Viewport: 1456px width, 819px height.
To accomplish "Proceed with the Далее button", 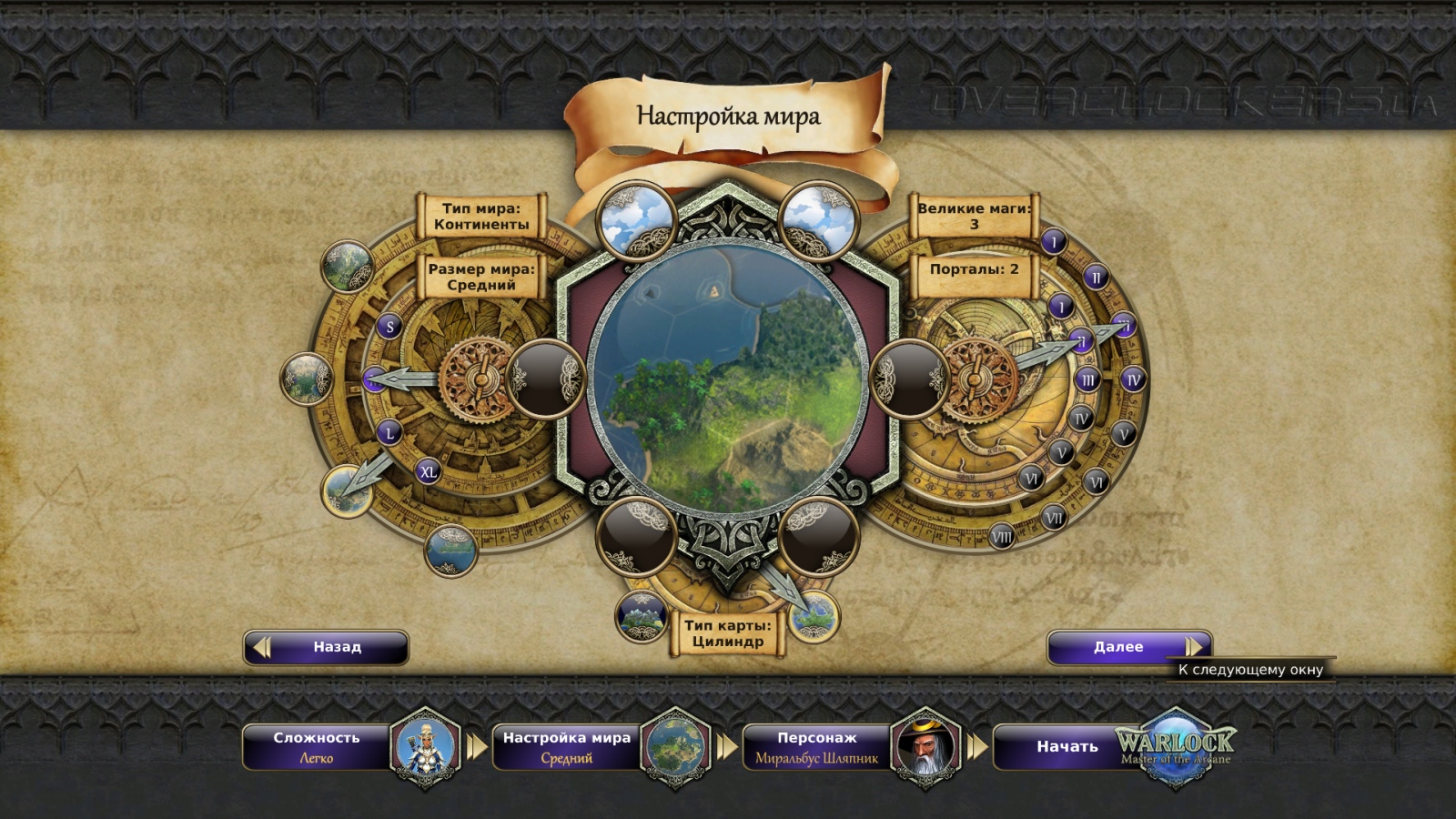I will pyautogui.click(x=1128, y=647).
